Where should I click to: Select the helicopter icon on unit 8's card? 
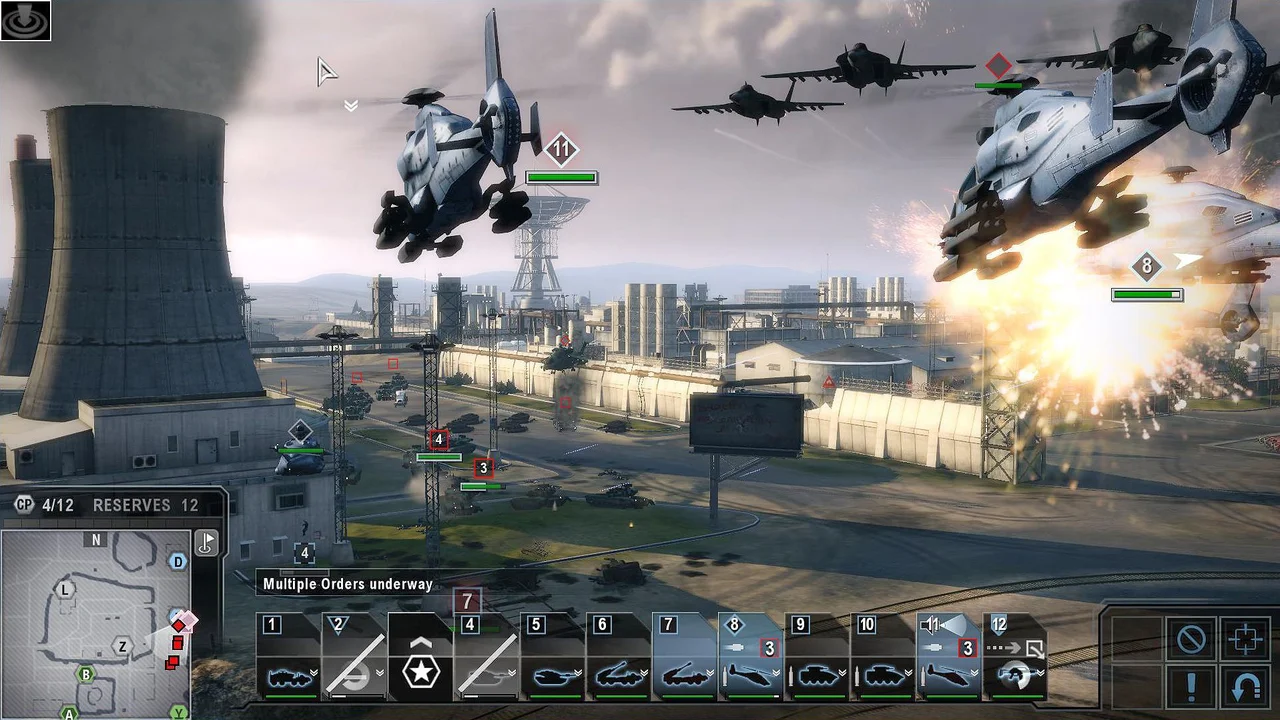[747, 677]
